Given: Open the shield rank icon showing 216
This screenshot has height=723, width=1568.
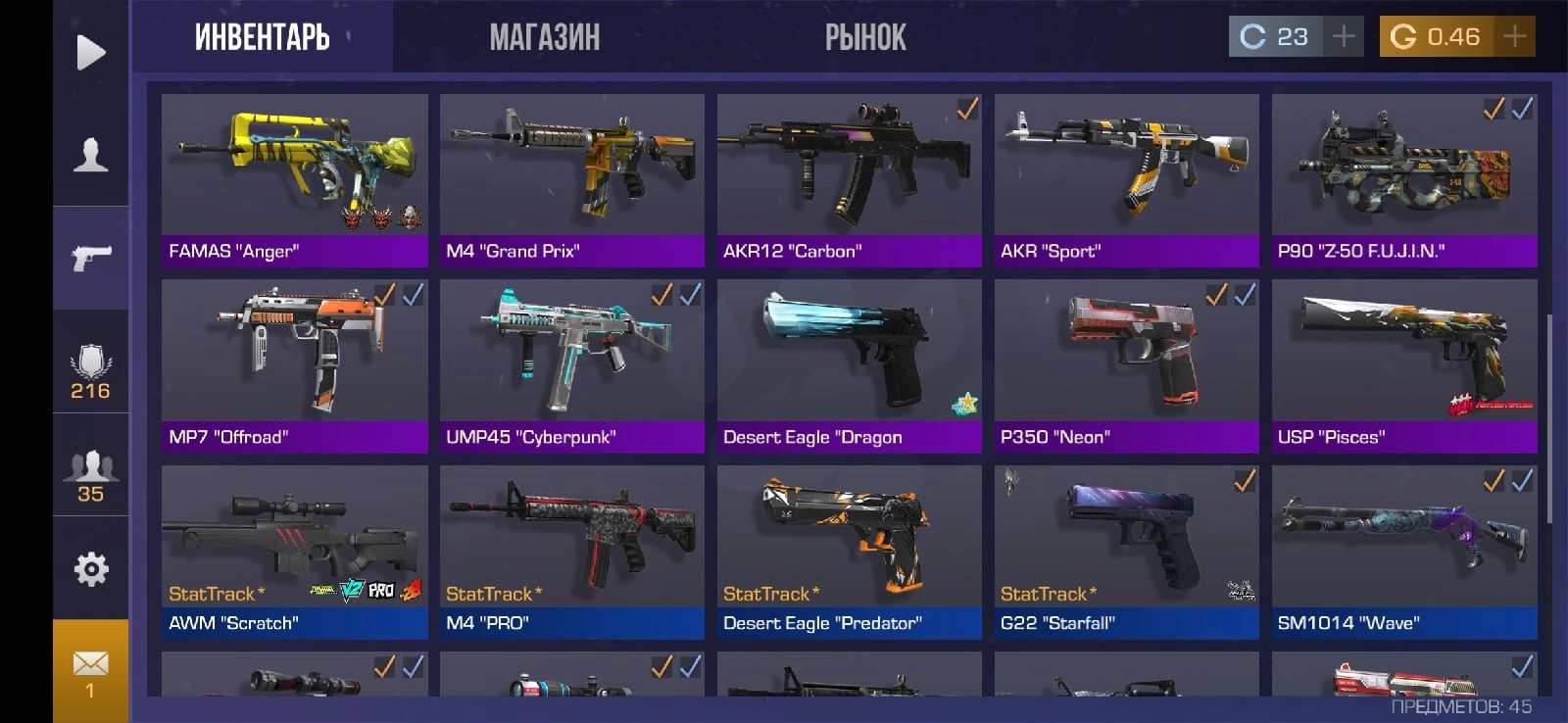Looking at the screenshot, I should tap(90, 371).
